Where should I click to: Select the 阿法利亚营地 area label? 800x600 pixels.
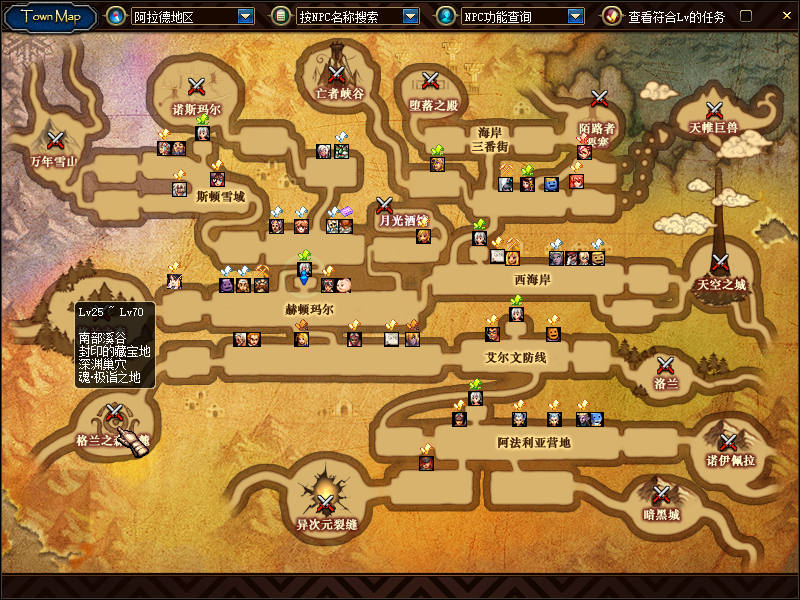pos(534,441)
